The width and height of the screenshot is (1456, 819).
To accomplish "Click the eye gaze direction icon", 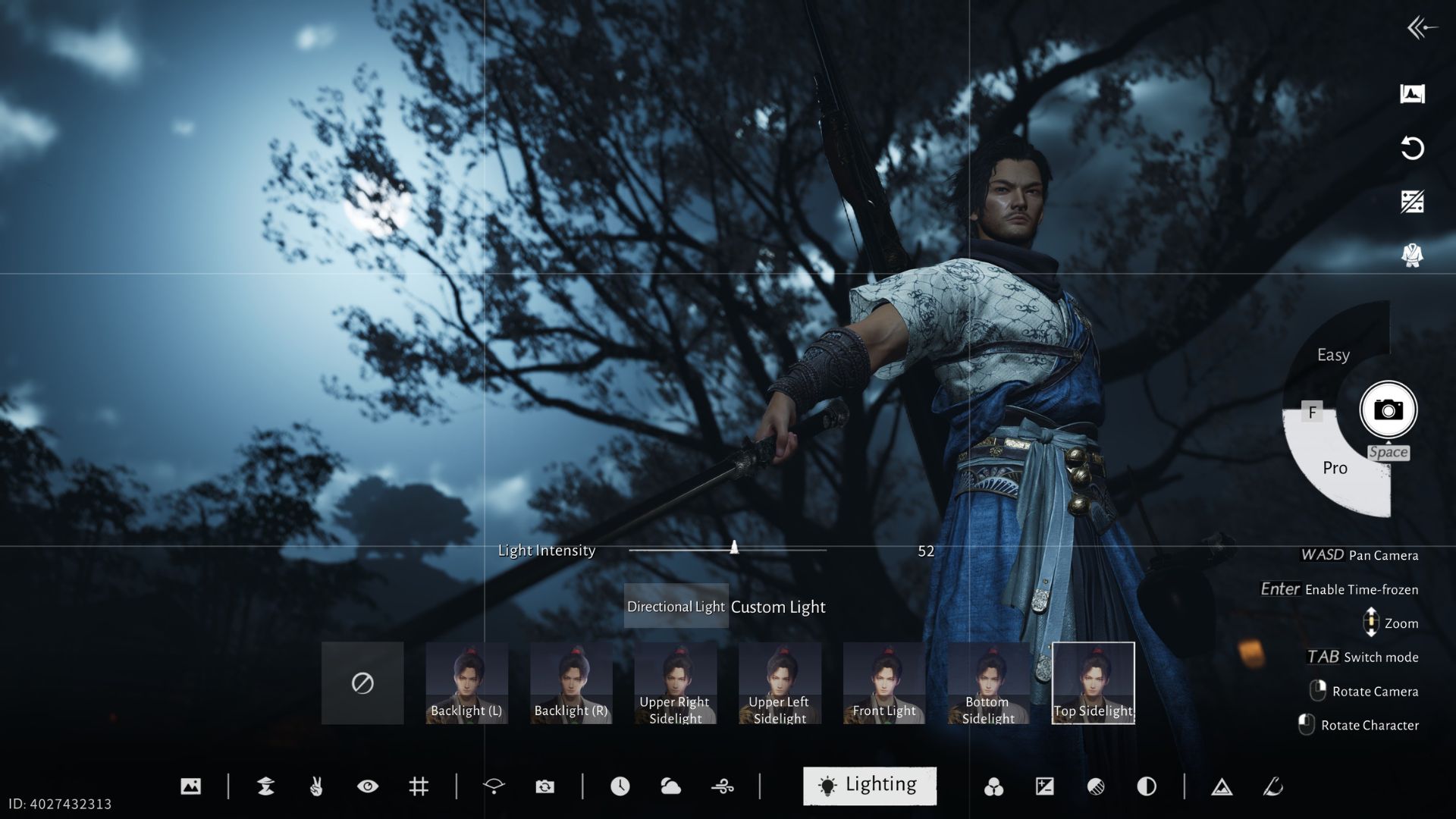I will 369,786.
